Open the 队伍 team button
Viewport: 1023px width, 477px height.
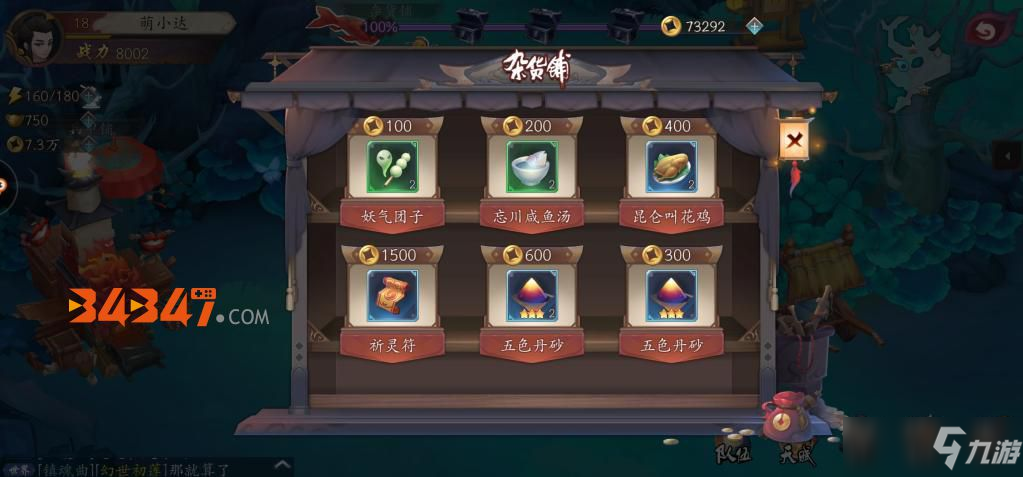(733, 451)
